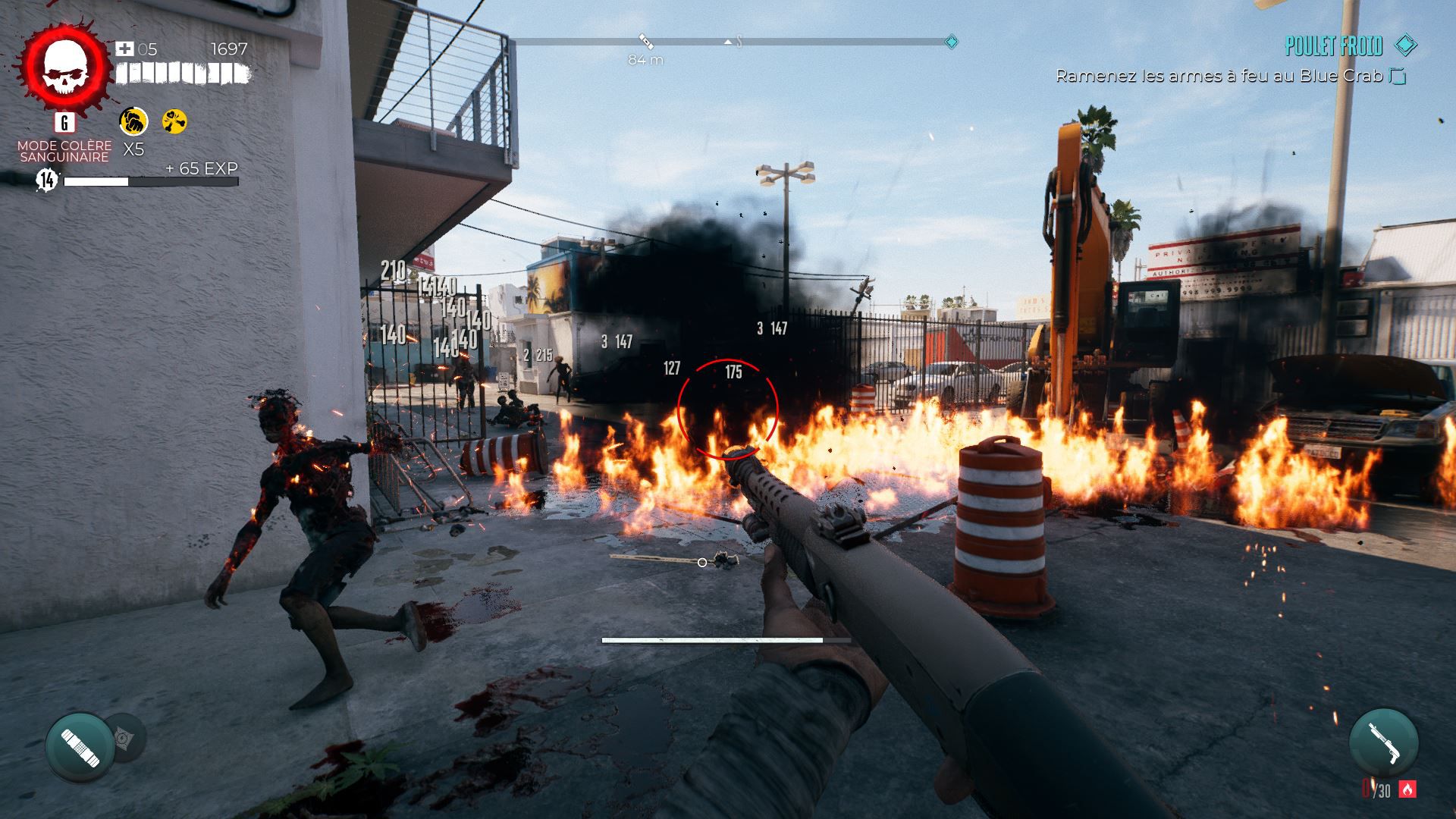The width and height of the screenshot is (1456, 819).
Task: Click the red skull rage mode icon
Action: coord(64,65)
